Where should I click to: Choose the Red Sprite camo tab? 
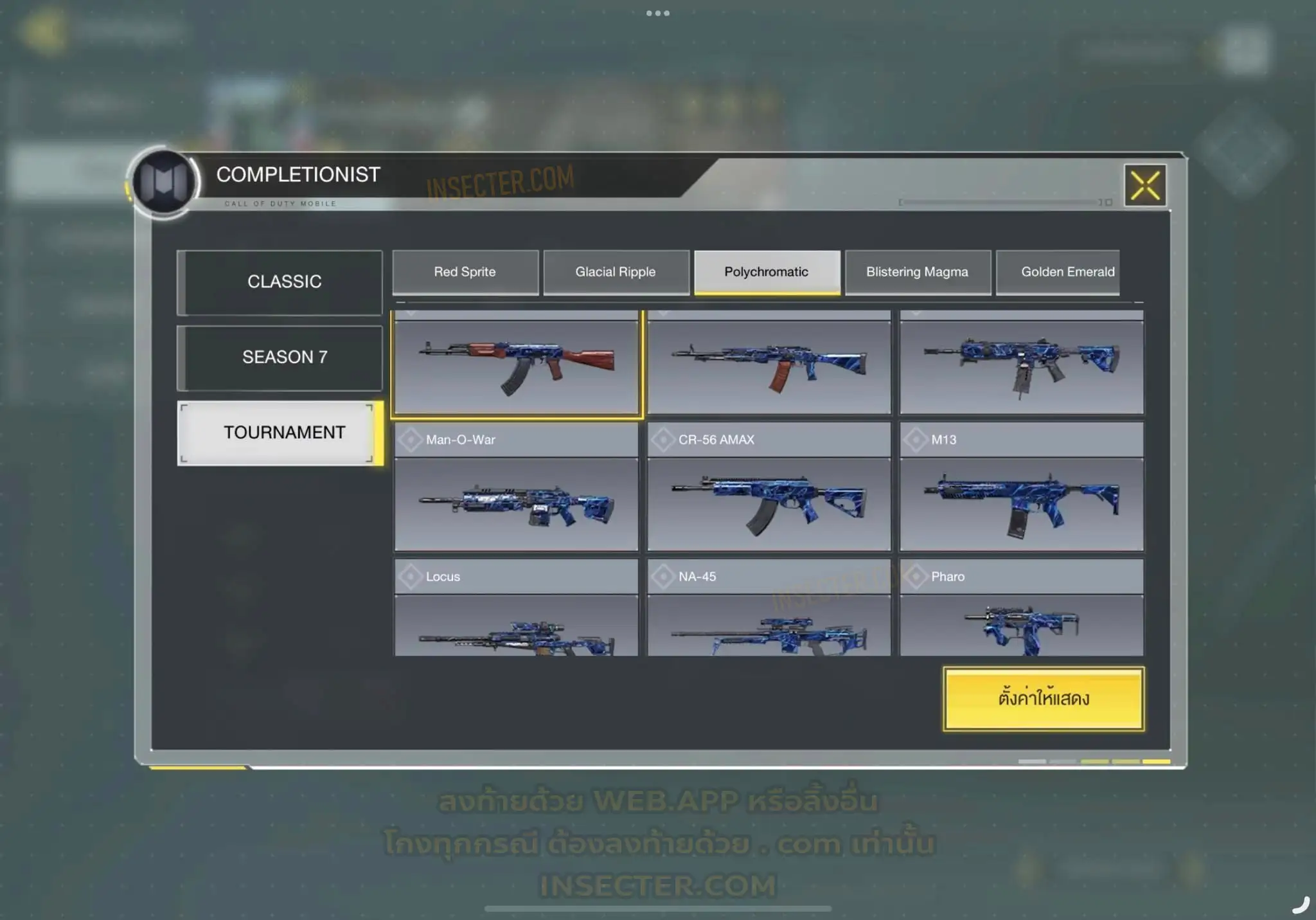(x=465, y=272)
